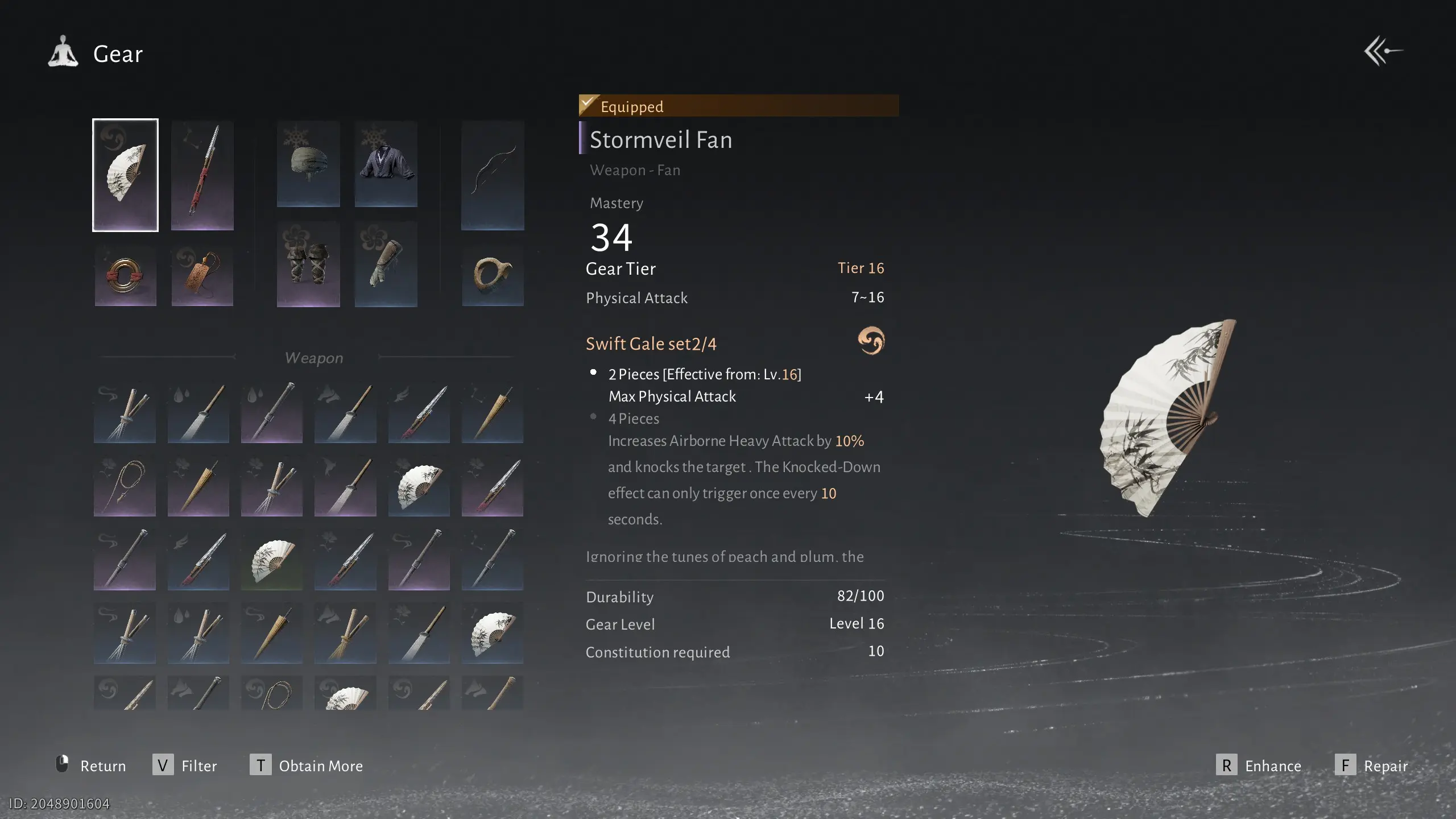
Task: Select the equipped red-handled sword slot
Action: pos(202,175)
